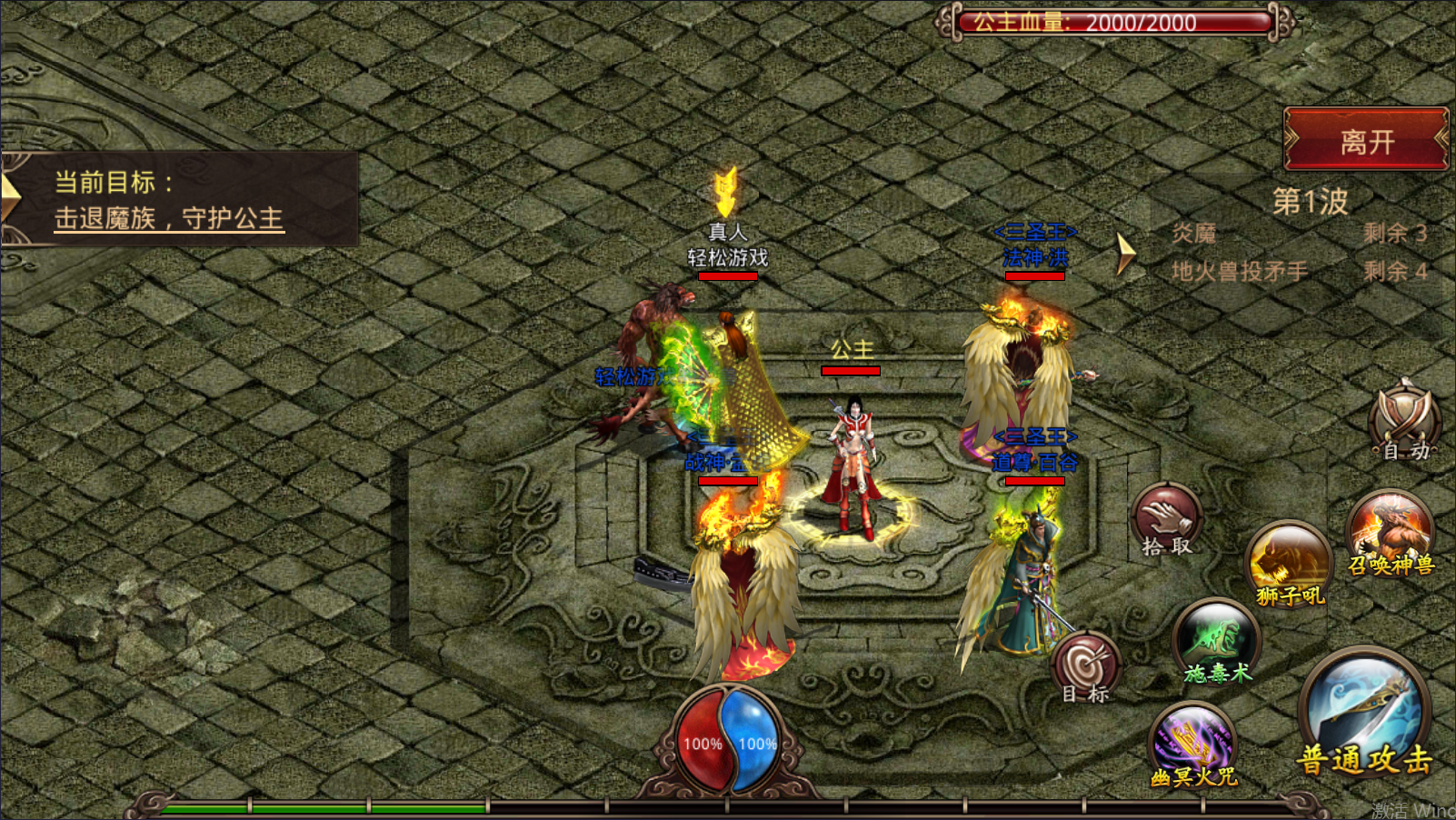Activate the 召唤神兽 summon skill
The image size is (1456, 820).
tap(1391, 534)
